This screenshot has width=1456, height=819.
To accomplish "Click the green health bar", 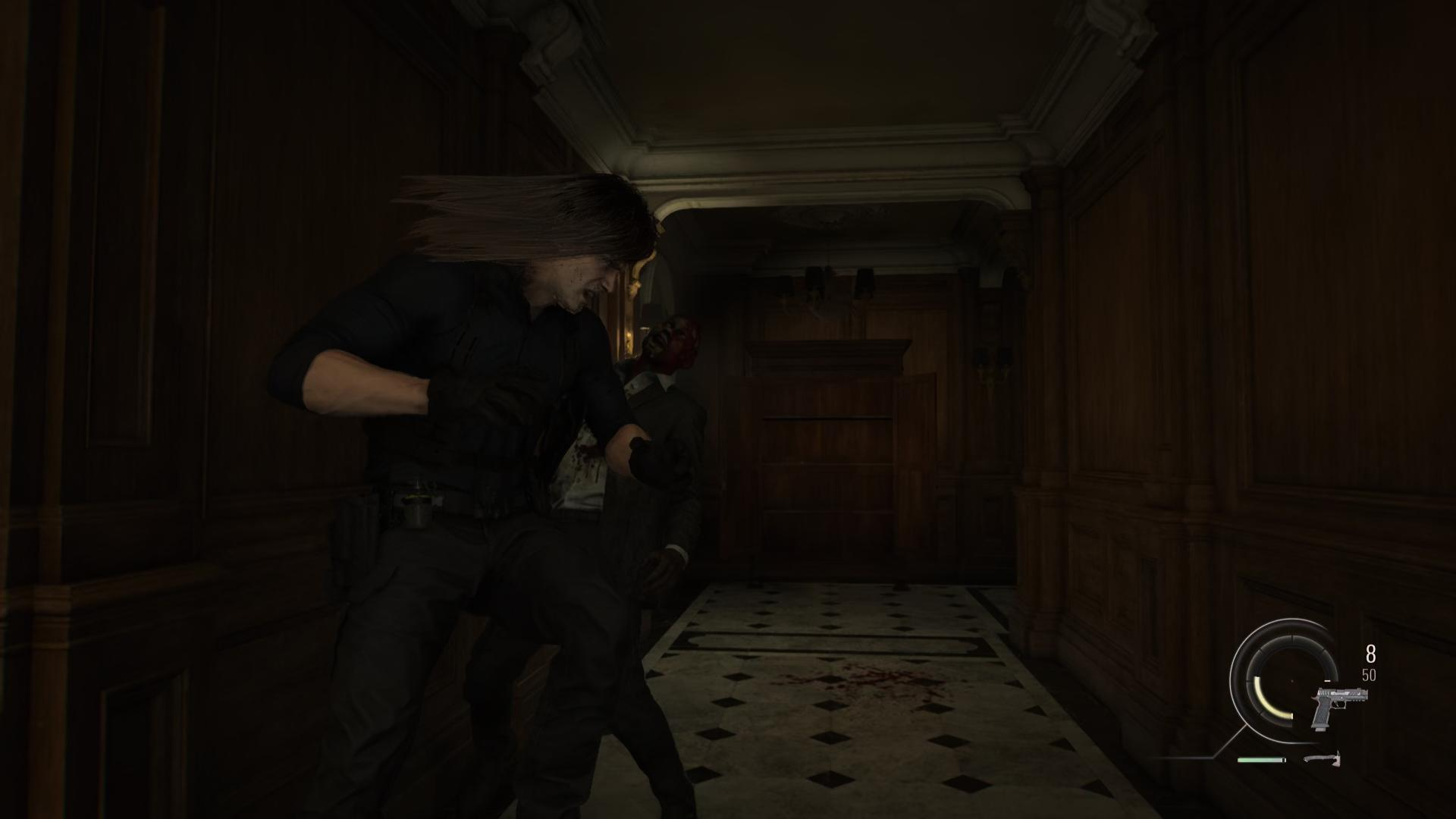I will pyautogui.click(x=1260, y=760).
